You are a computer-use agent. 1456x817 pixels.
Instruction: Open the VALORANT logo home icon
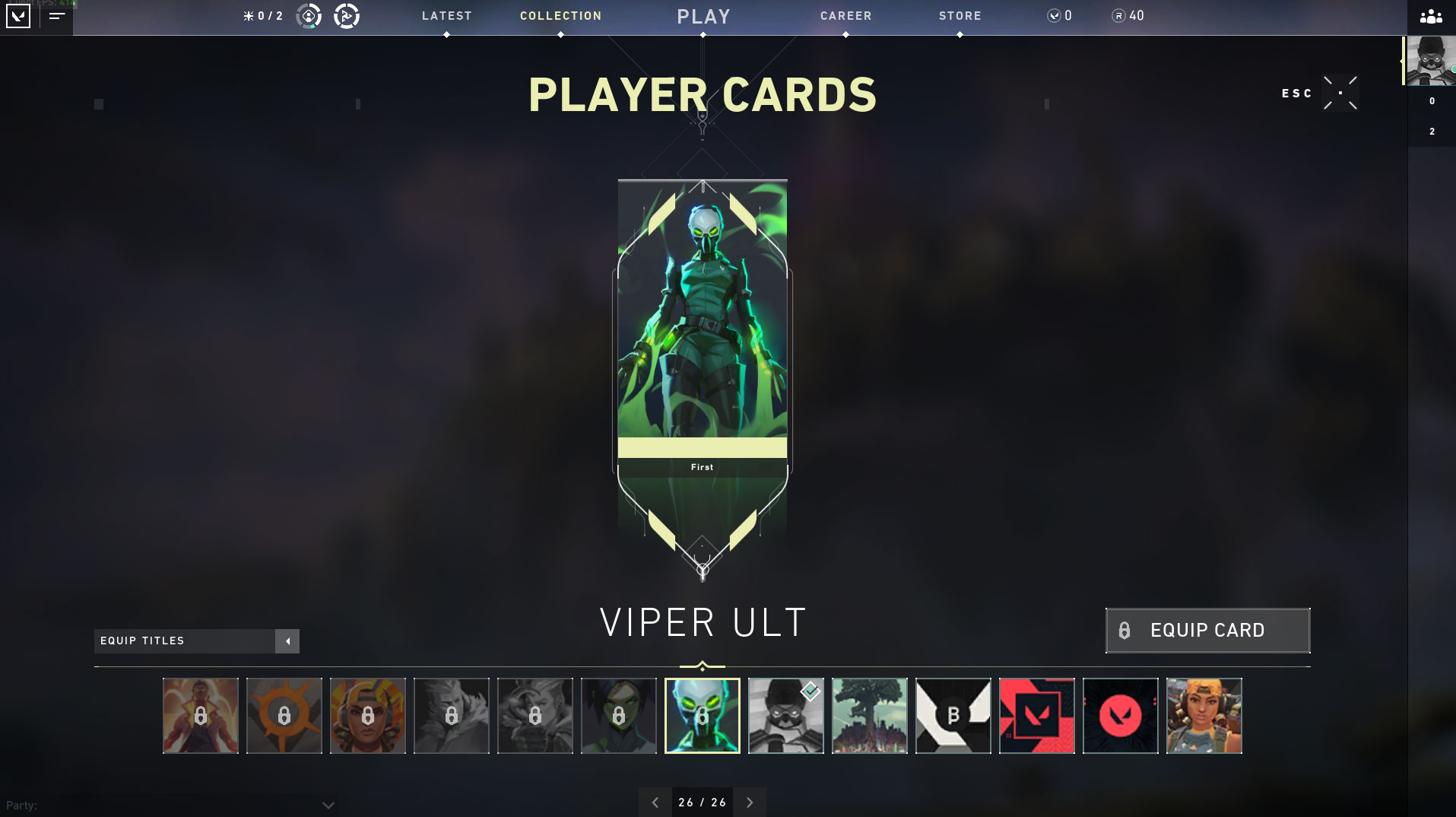tap(18, 17)
